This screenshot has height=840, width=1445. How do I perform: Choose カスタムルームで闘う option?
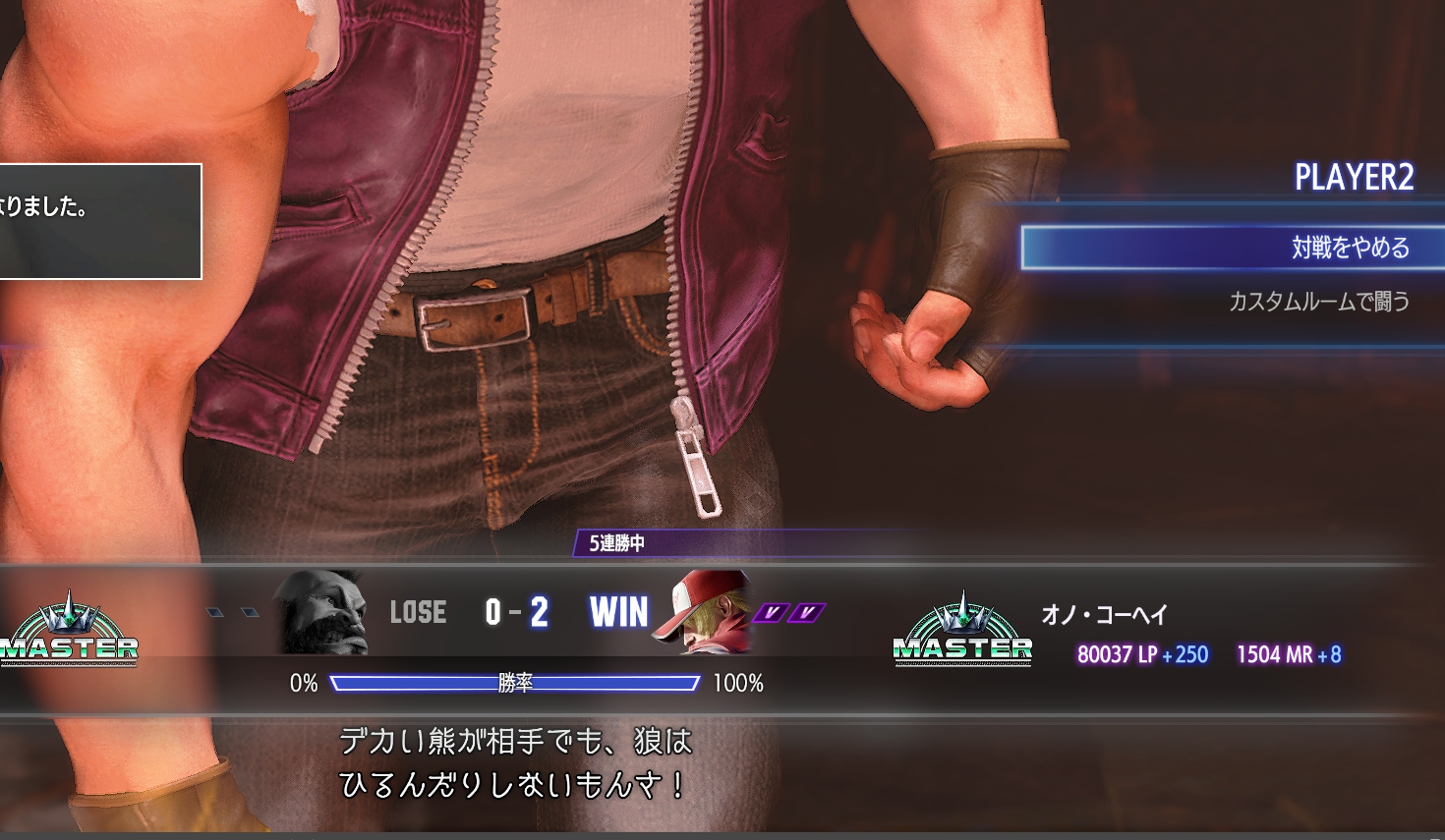[1318, 302]
